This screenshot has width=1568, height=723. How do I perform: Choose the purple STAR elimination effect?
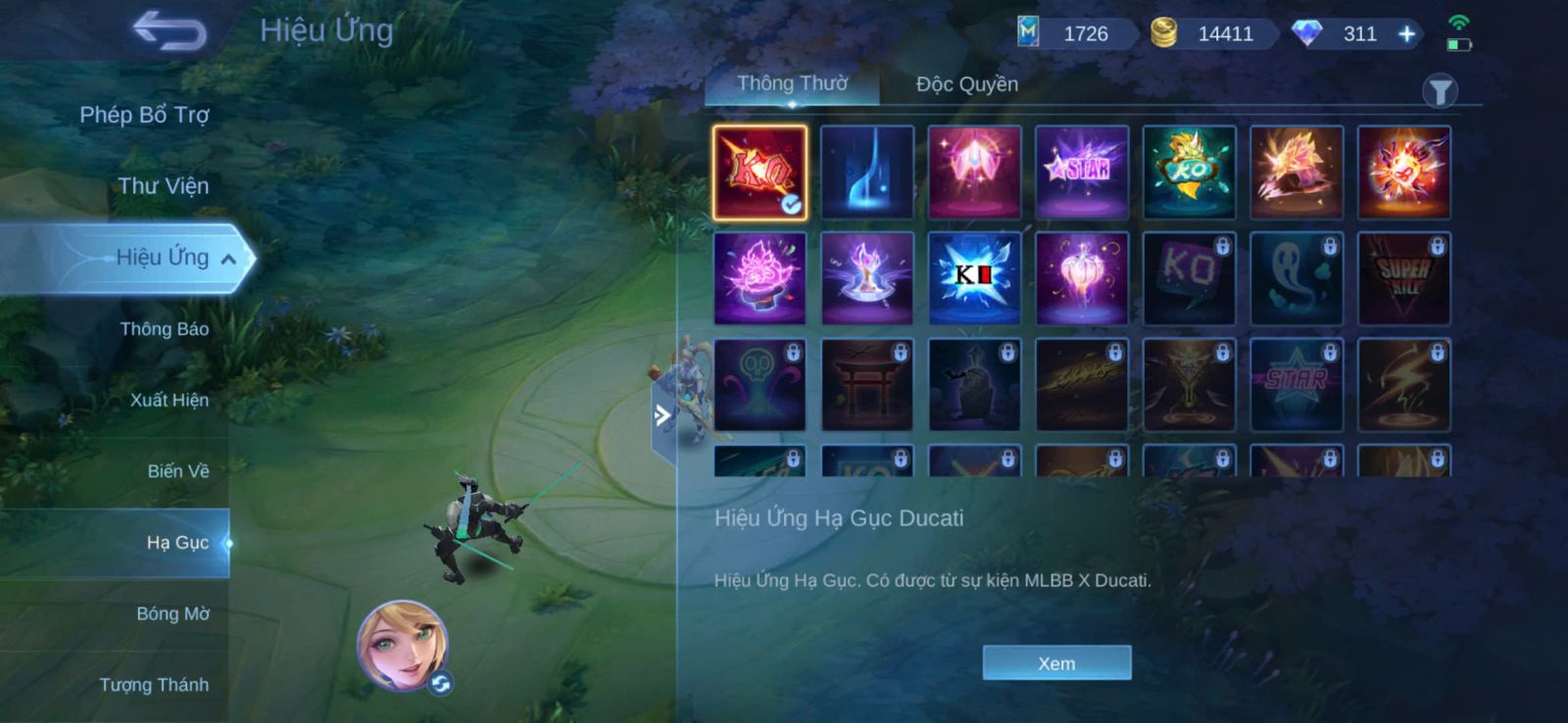pyautogui.click(x=1082, y=171)
